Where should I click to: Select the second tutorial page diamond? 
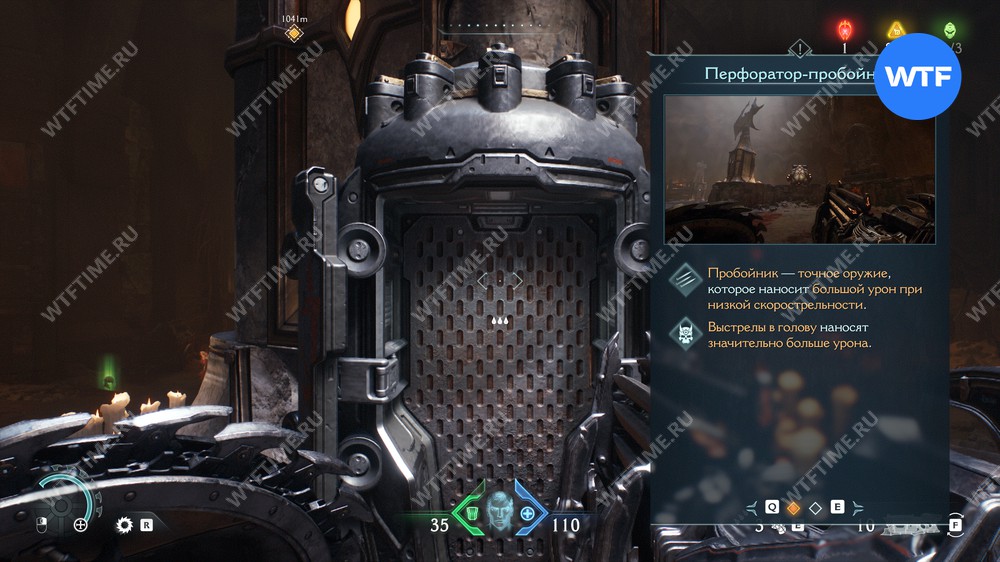tap(815, 508)
